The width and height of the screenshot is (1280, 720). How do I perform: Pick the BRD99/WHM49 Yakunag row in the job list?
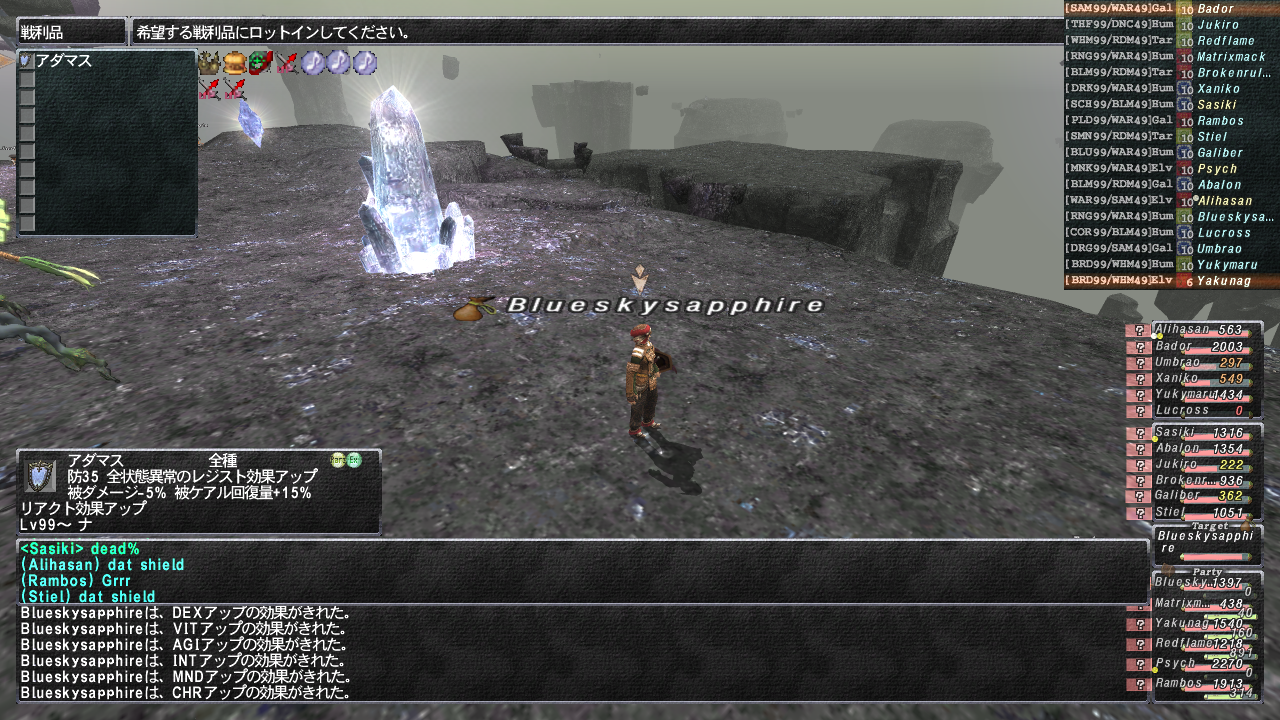click(x=1171, y=281)
